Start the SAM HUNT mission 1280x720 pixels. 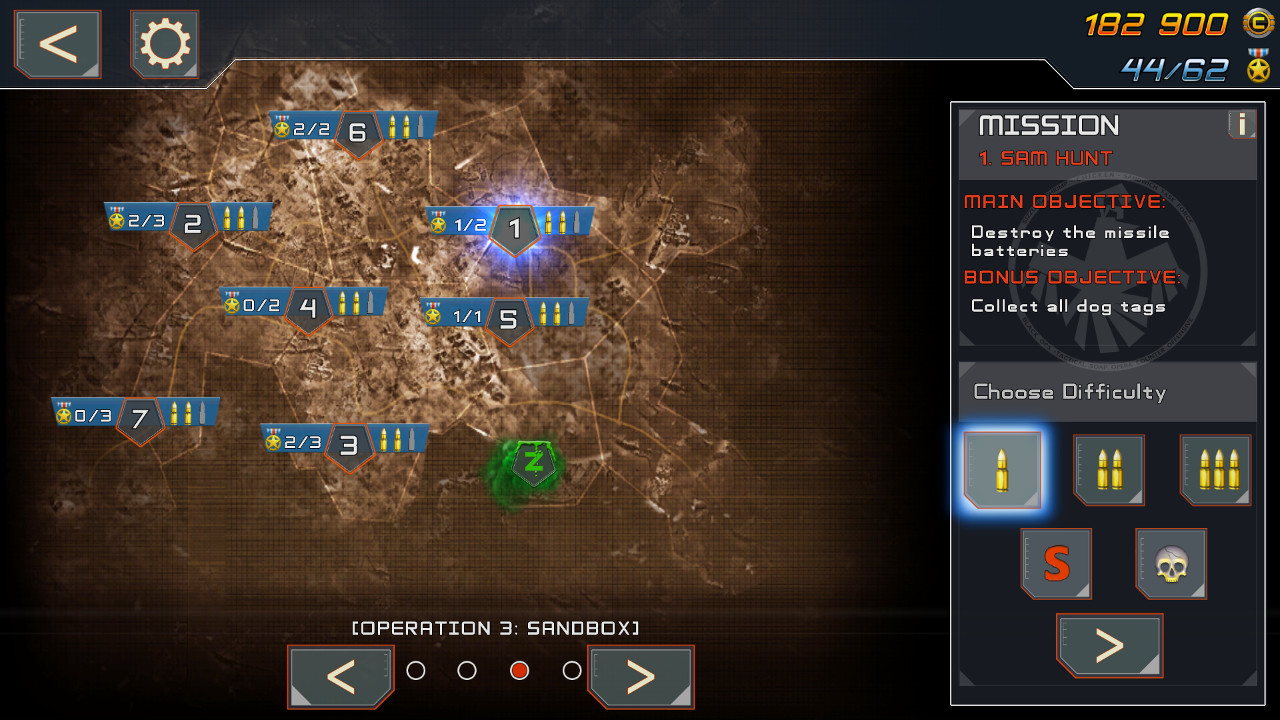coord(1110,645)
